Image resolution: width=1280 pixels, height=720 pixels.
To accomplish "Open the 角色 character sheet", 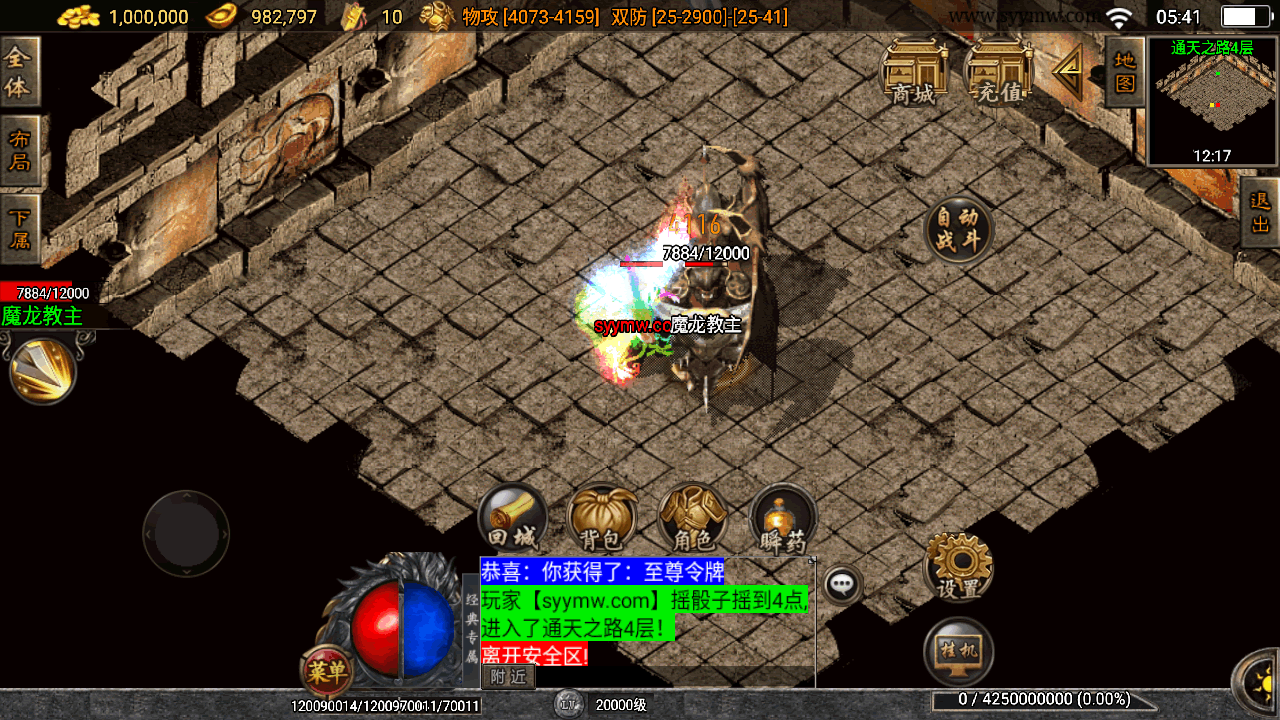I will pyautogui.click(x=692, y=518).
